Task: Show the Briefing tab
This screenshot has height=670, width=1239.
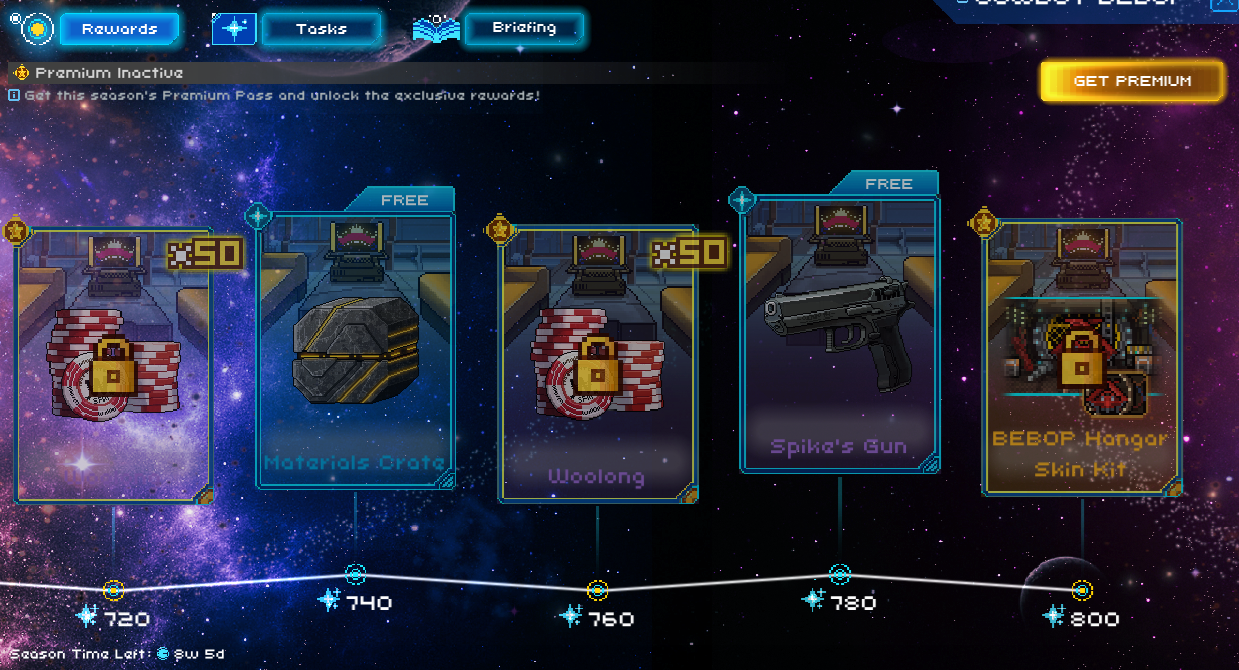Action: [x=524, y=28]
